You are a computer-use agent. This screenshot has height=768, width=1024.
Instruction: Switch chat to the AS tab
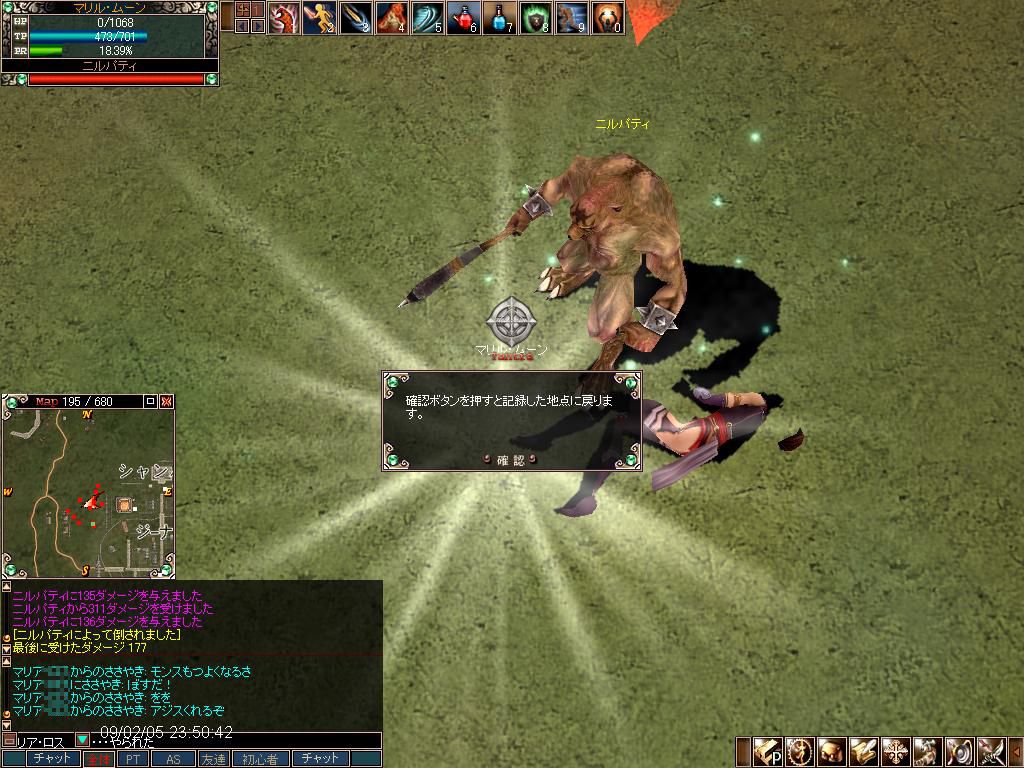[173, 760]
